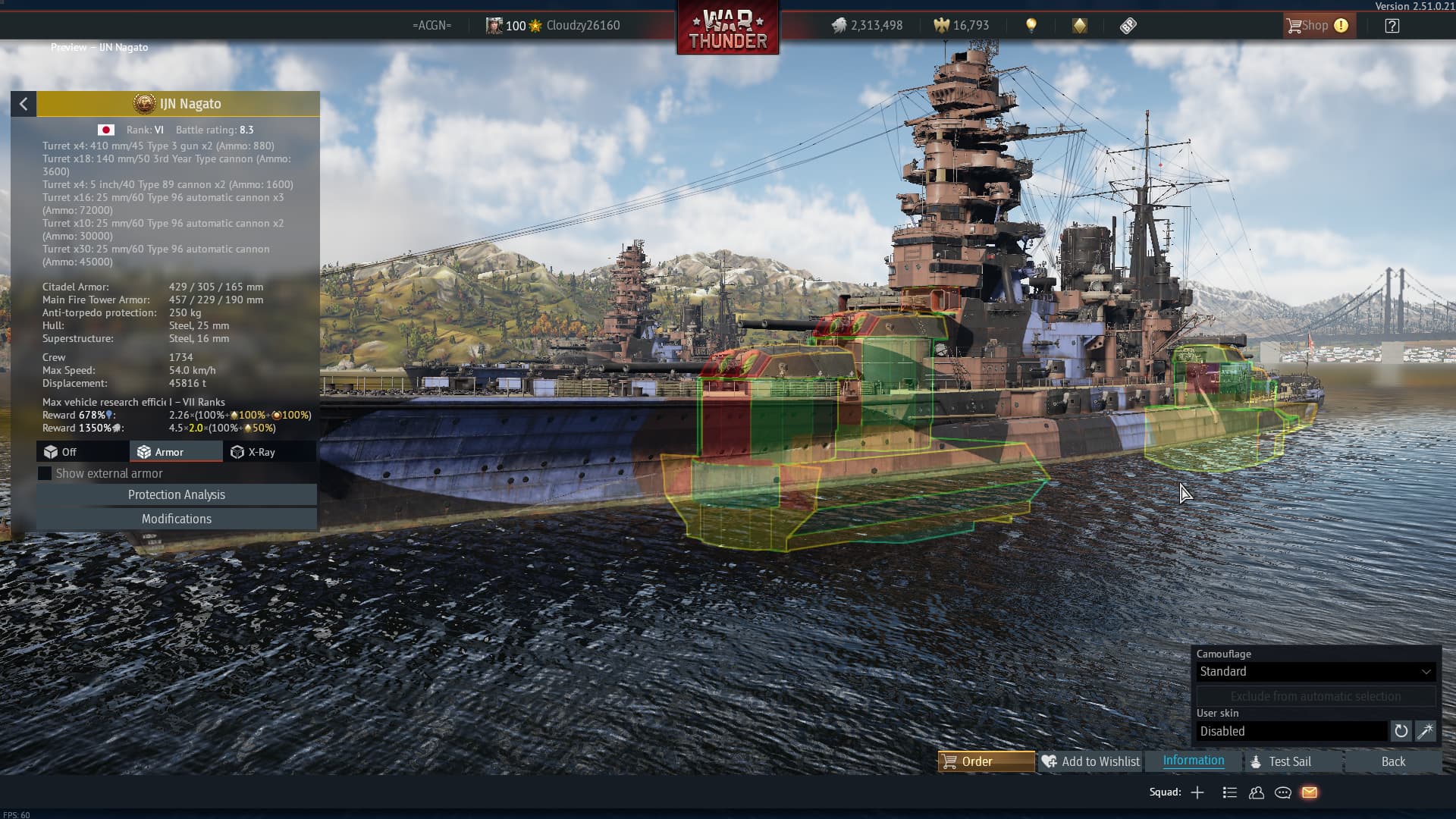Viewport: 1456px width, 819px height.
Task: Add a squad member with the plus
Action: pyautogui.click(x=1197, y=792)
